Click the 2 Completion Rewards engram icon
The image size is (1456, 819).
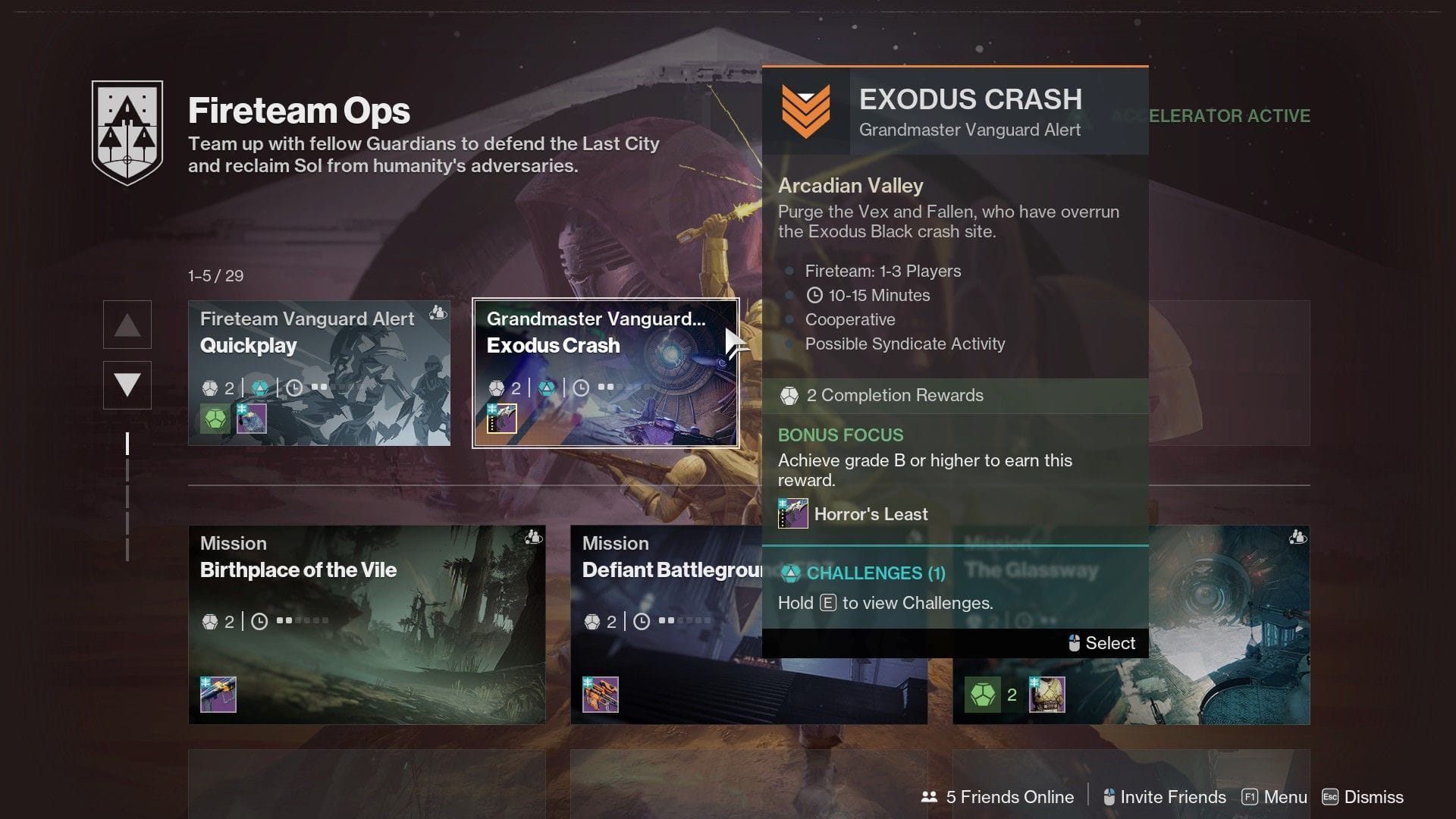pos(790,395)
